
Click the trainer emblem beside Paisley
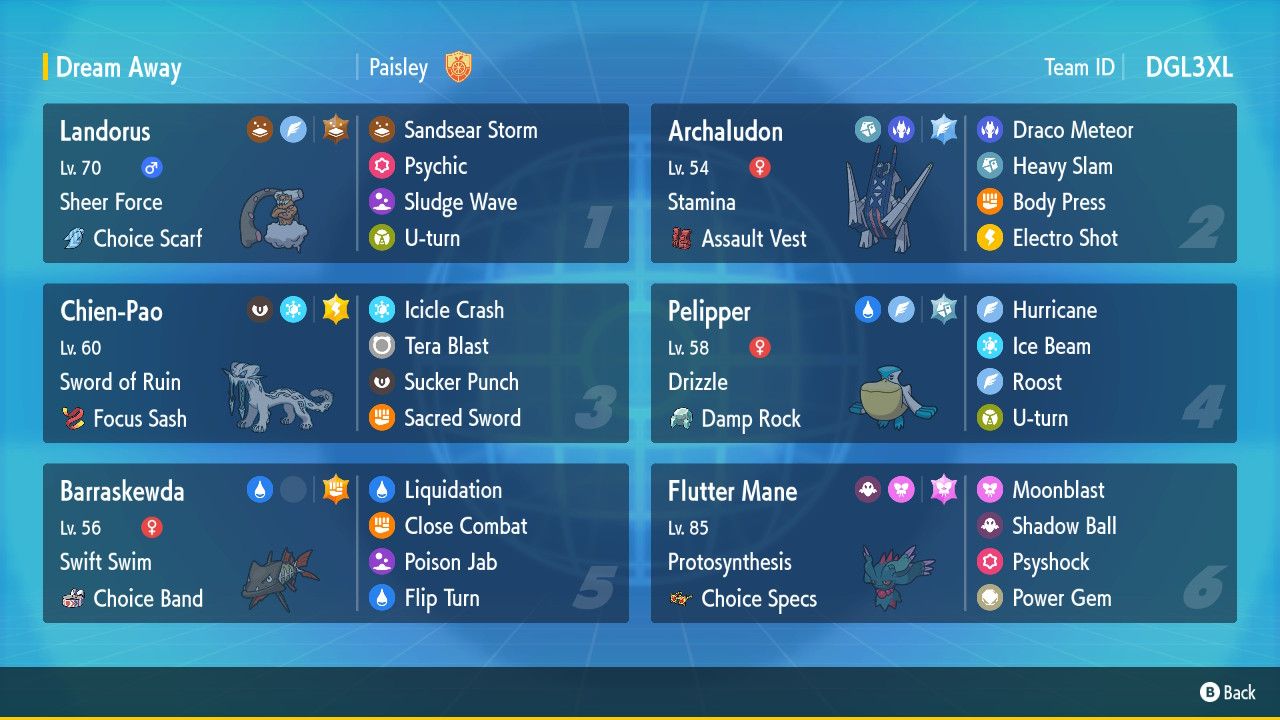[x=458, y=67]
